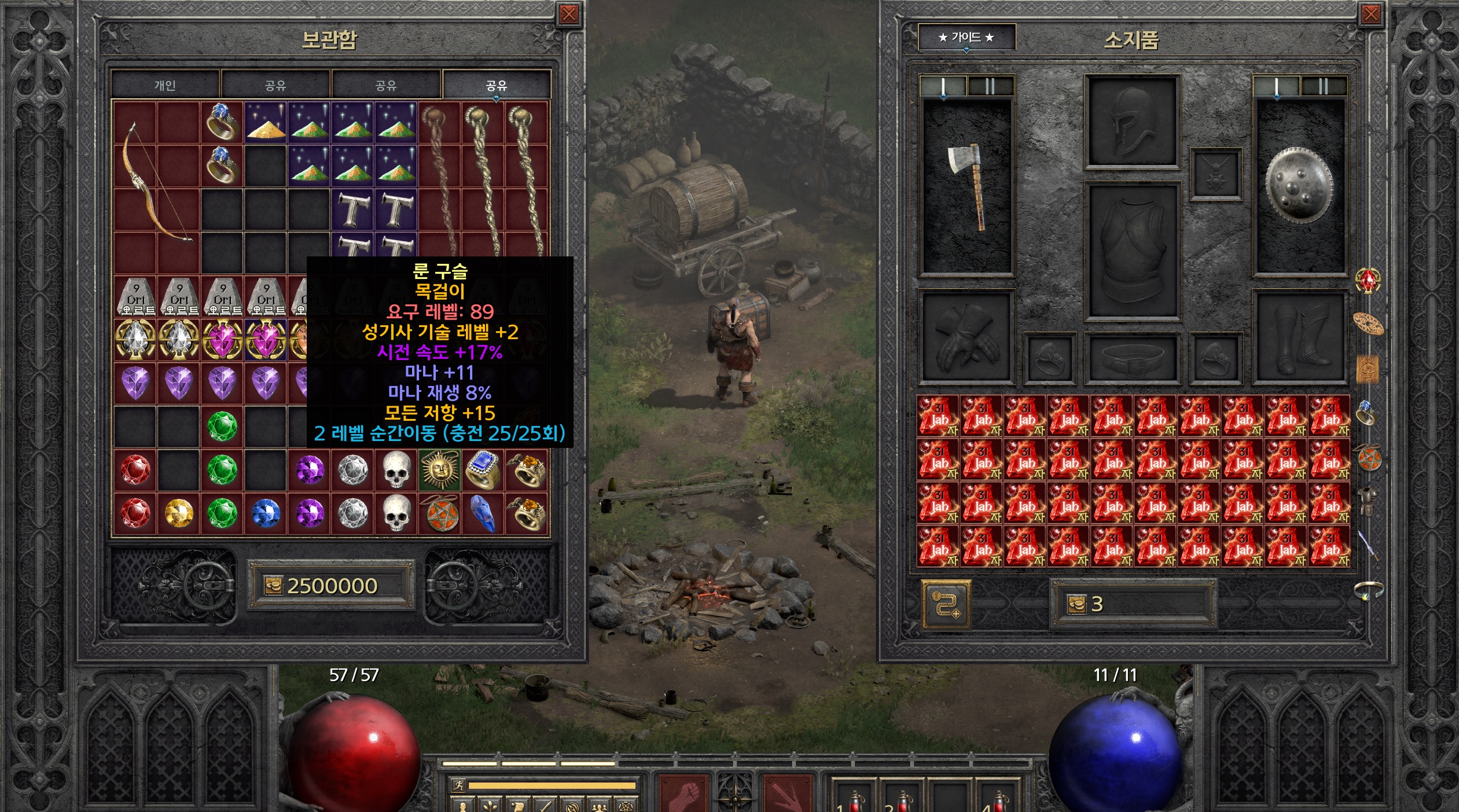Open the 가이드 guide button
Screen dimensions: 1459x812
966,38
